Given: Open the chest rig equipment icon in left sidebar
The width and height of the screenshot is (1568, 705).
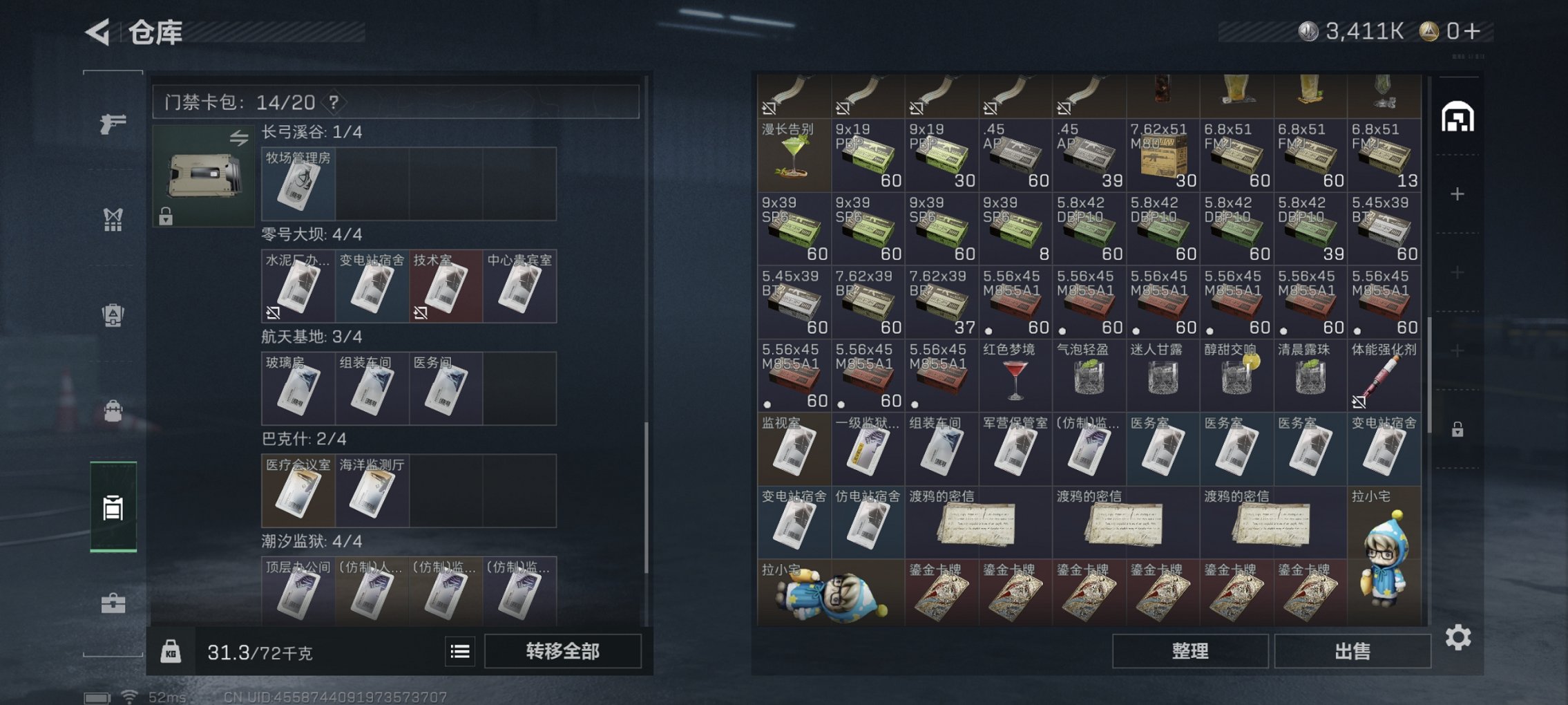Looking at the screenshot, I should (x=113, y=220).
